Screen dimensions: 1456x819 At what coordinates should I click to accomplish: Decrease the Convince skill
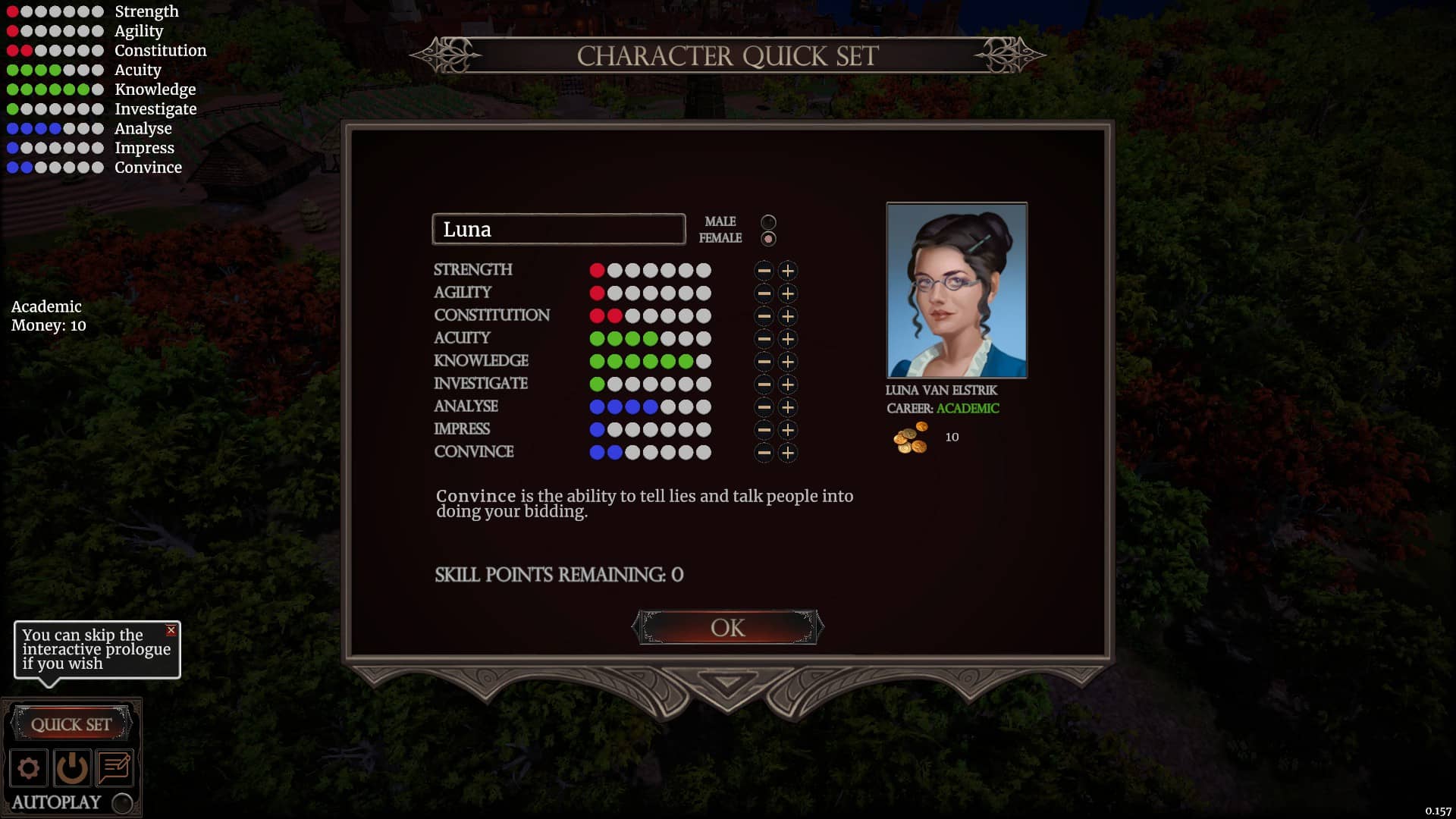click(764, 453)
